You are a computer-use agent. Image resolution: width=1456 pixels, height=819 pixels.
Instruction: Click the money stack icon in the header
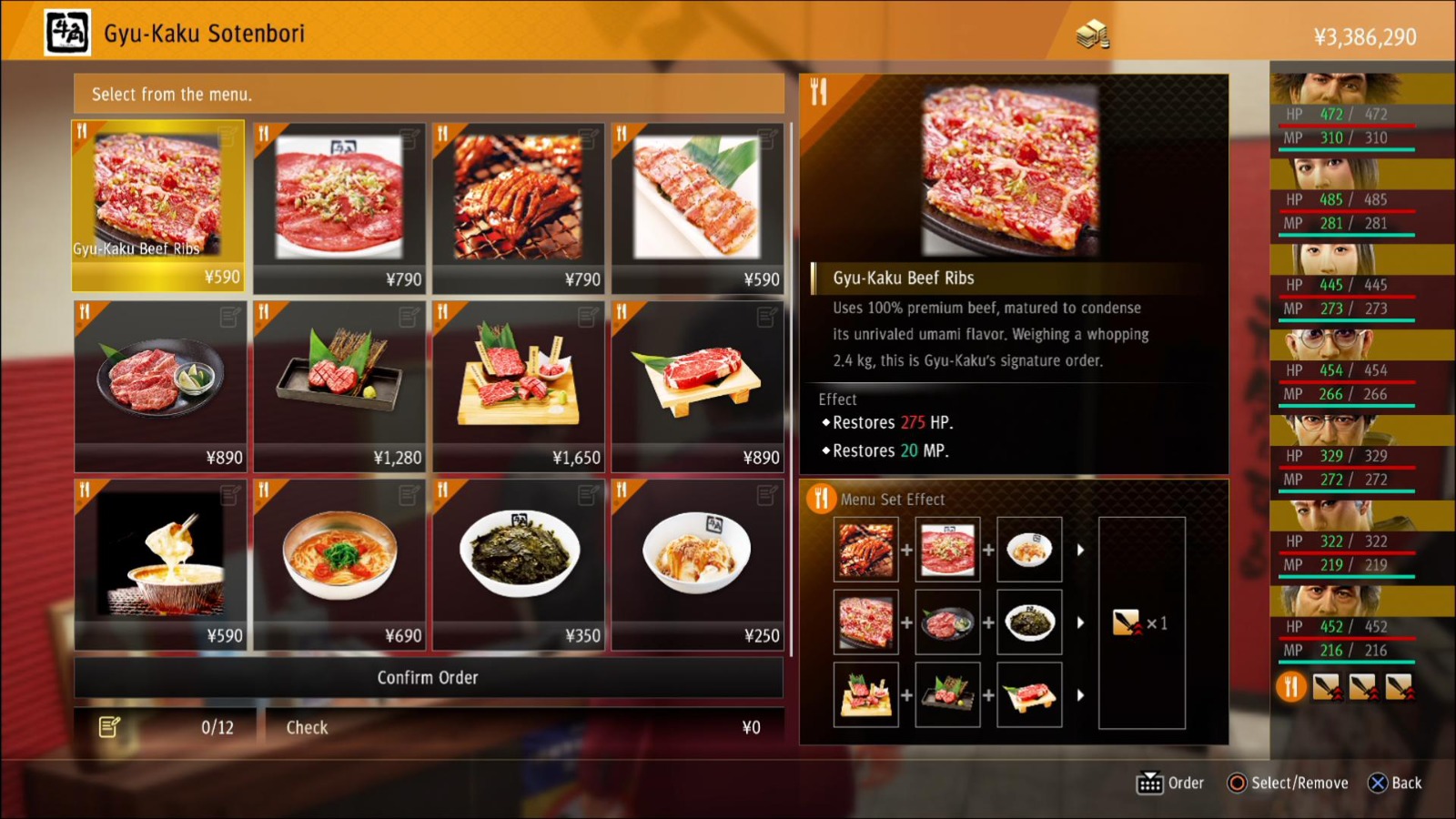(x=1092, y=34)
